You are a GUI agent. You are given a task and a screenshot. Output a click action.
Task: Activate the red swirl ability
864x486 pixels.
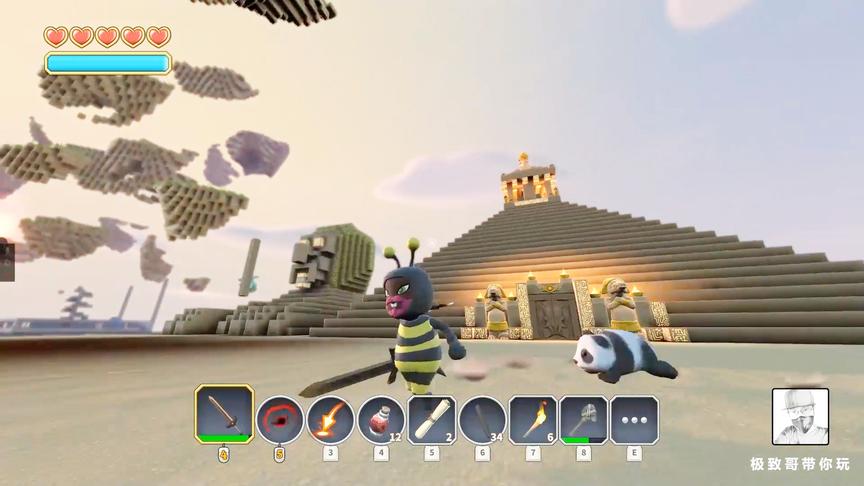point(280,420)
